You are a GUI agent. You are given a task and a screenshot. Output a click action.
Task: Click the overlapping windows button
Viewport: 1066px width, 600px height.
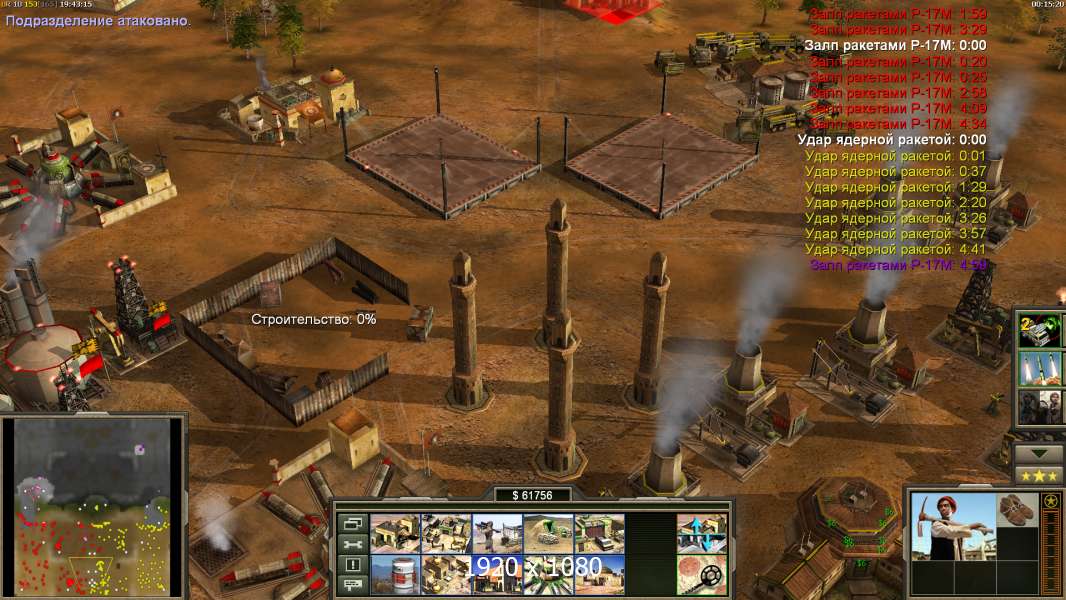(x=351, y=523)
